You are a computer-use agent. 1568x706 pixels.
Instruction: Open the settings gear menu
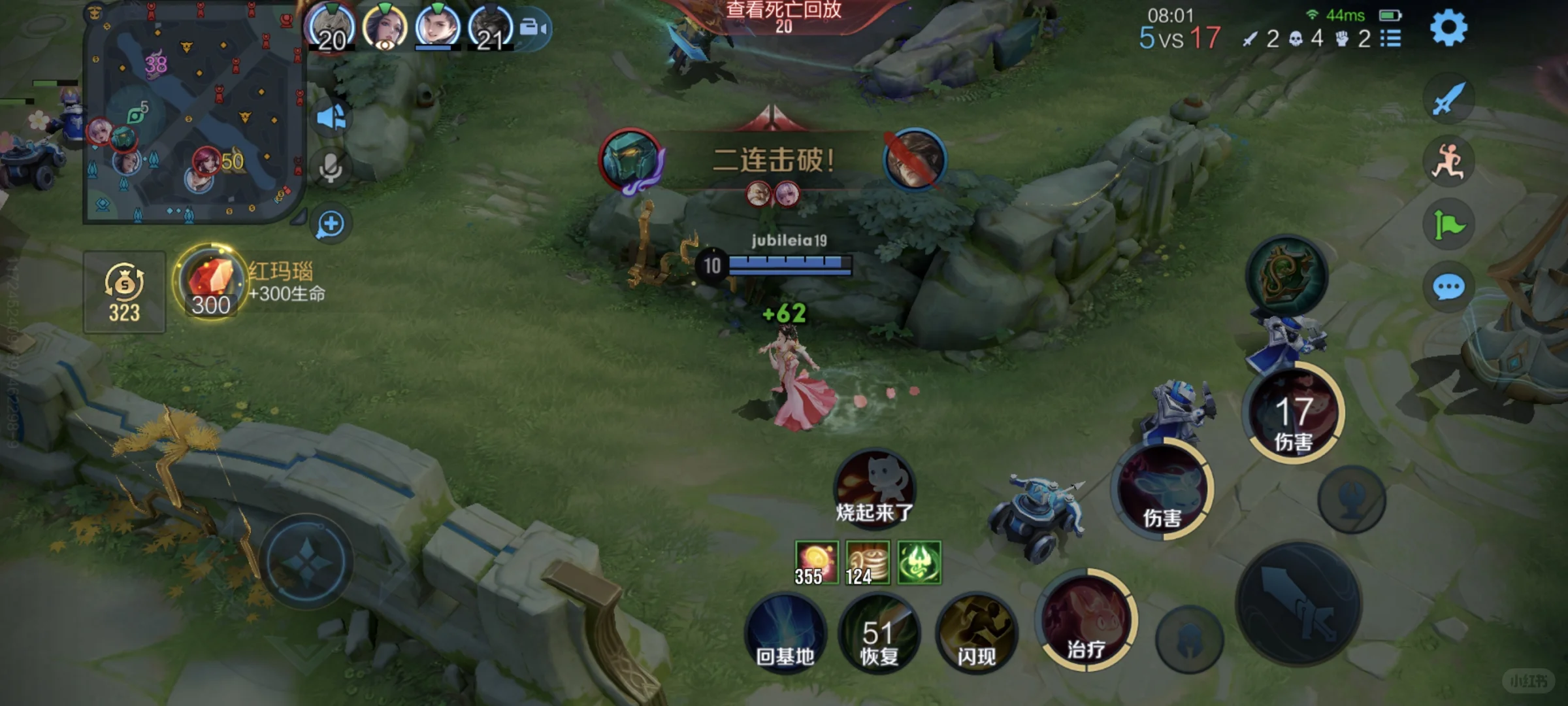(x=1448, y=28)
